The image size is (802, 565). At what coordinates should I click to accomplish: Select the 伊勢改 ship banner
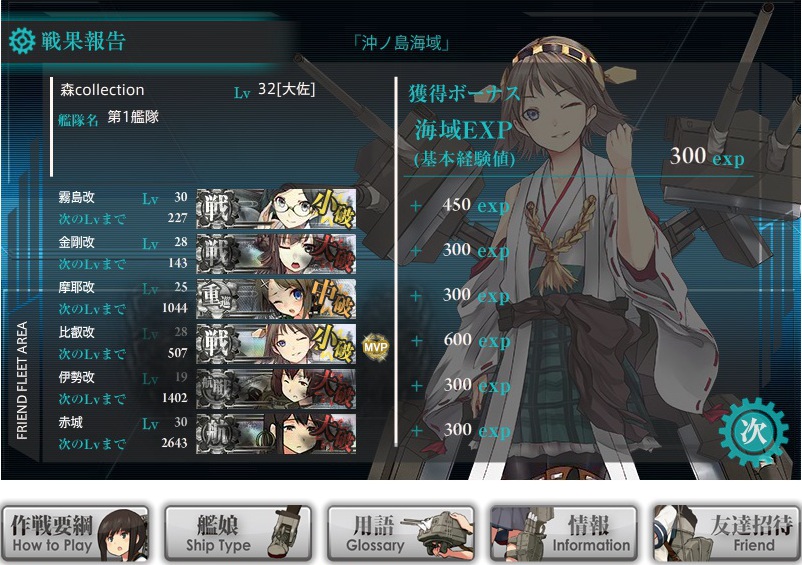[276, 388]
